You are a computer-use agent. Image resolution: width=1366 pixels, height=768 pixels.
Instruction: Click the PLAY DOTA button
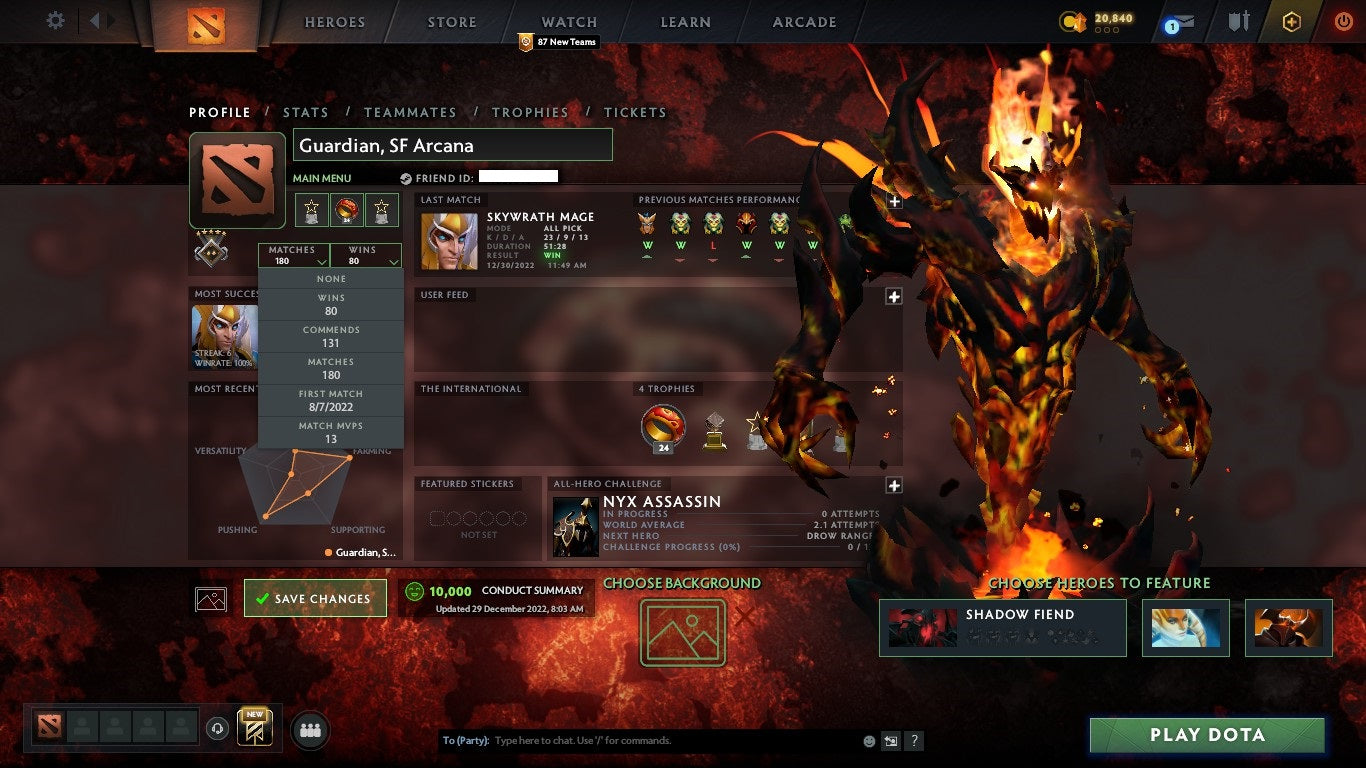[1207, 735]
